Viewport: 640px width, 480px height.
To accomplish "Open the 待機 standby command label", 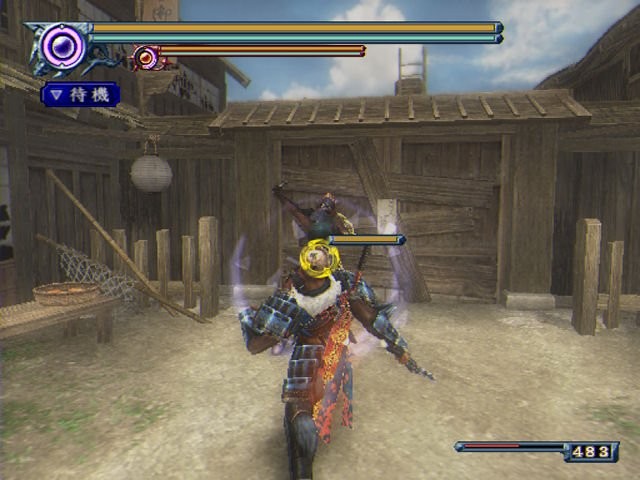I will pos(81,95).
